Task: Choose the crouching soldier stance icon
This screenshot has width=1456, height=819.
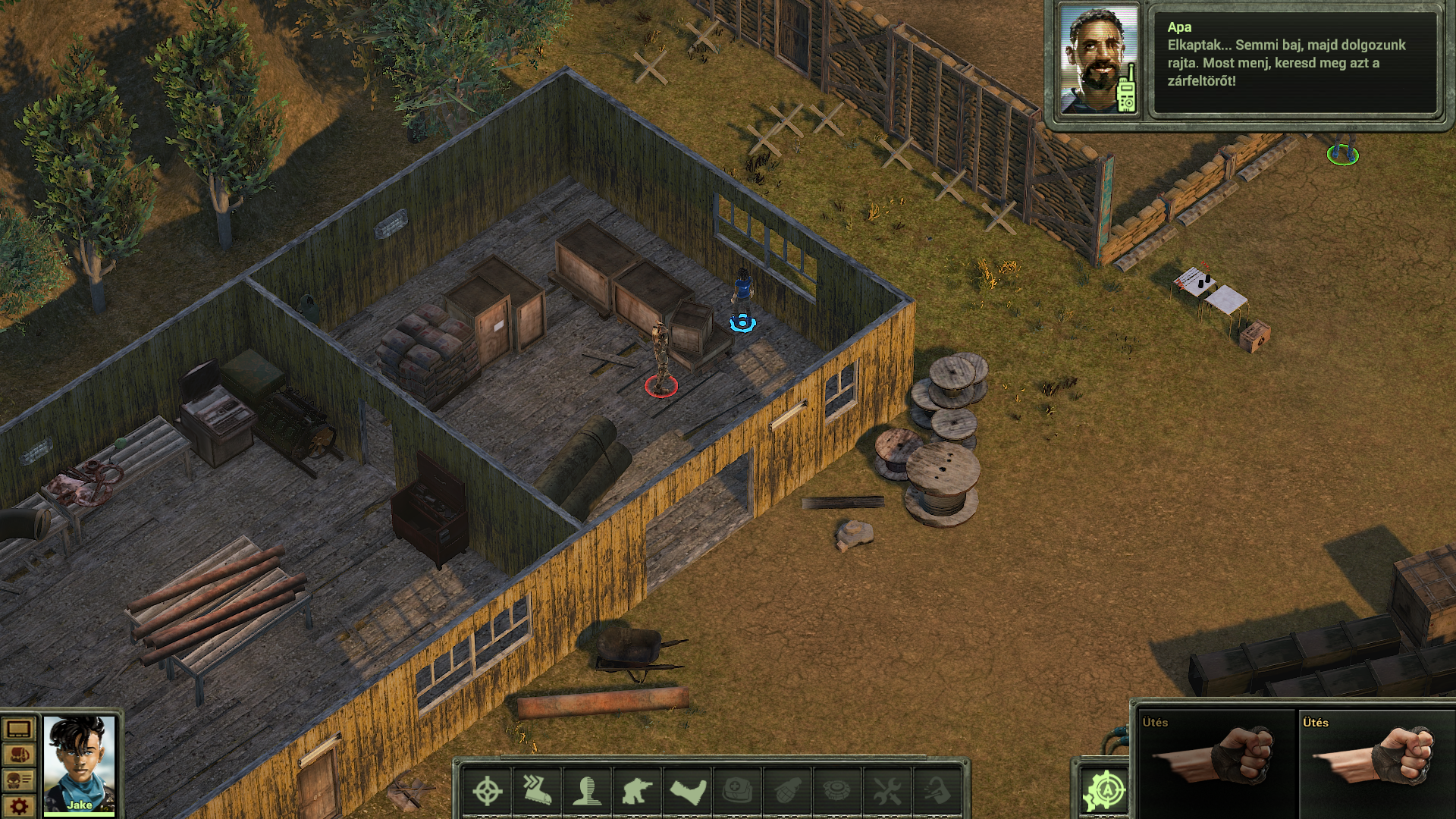Action: click(x=637, y=792)
